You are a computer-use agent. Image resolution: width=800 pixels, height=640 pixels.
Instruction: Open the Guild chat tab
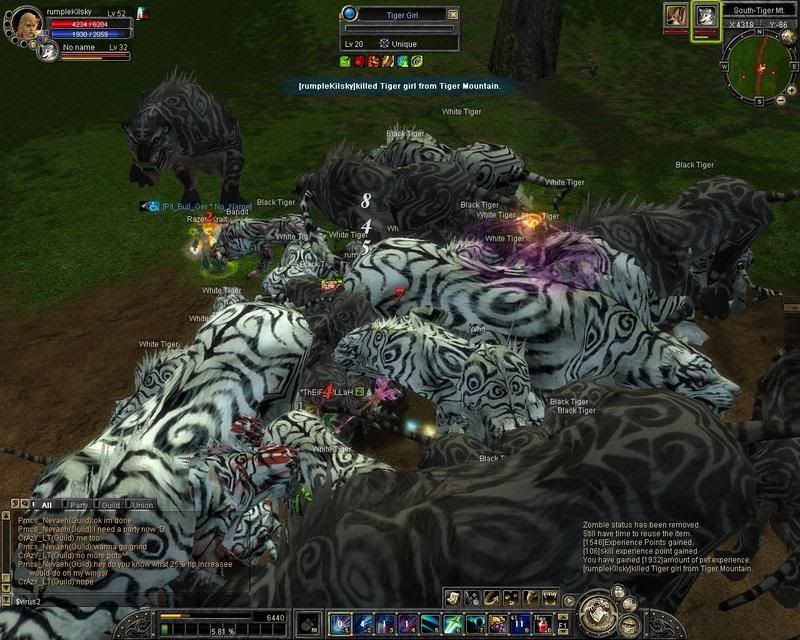(110, 505)
